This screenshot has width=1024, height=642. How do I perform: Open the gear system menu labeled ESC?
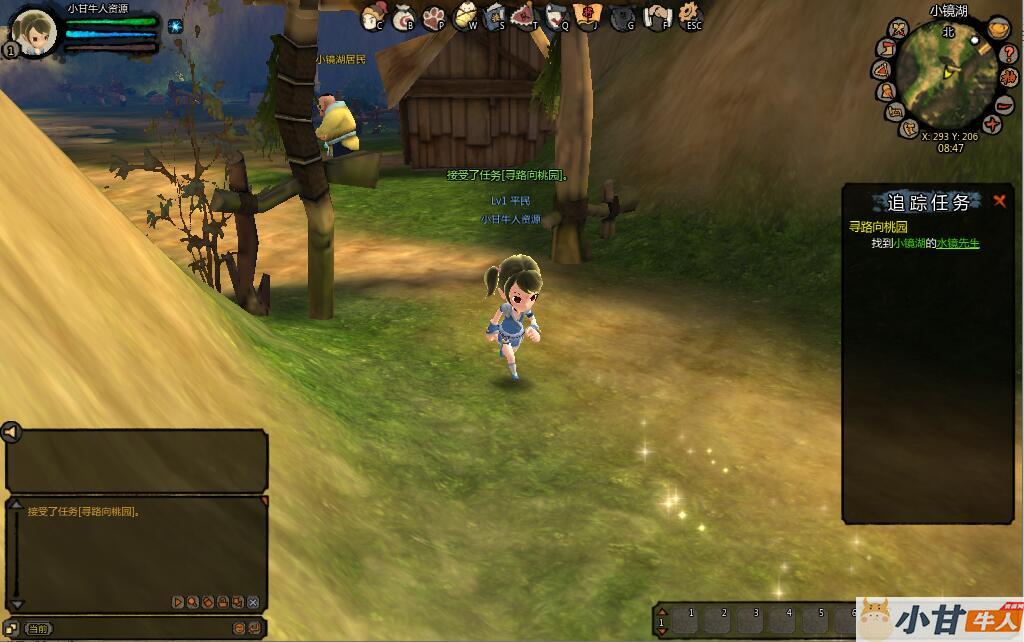689,17
